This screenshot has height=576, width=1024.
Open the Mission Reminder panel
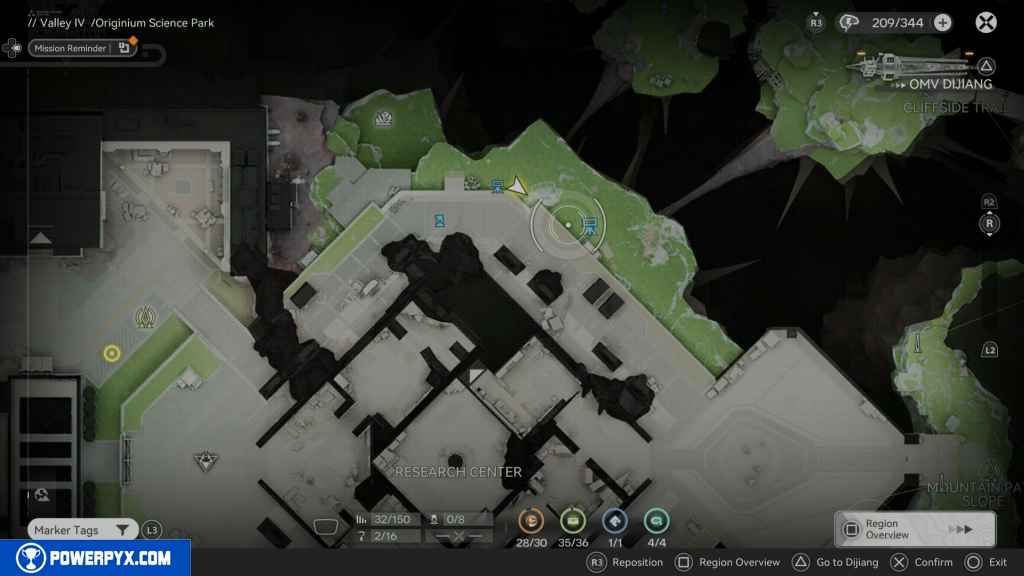point(68,48)
